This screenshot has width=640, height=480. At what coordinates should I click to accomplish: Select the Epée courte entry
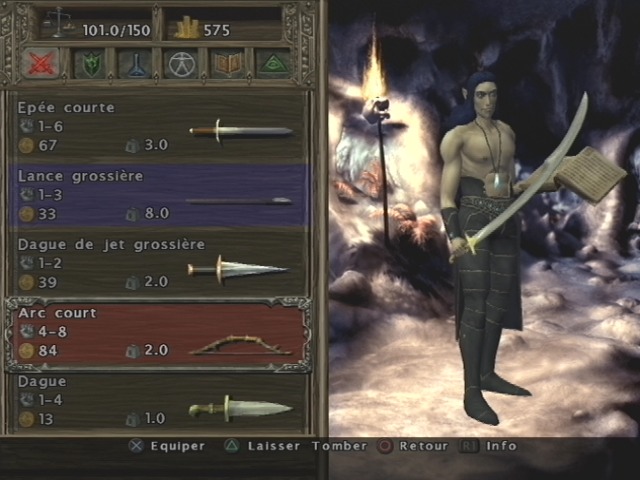click(160, 126)
